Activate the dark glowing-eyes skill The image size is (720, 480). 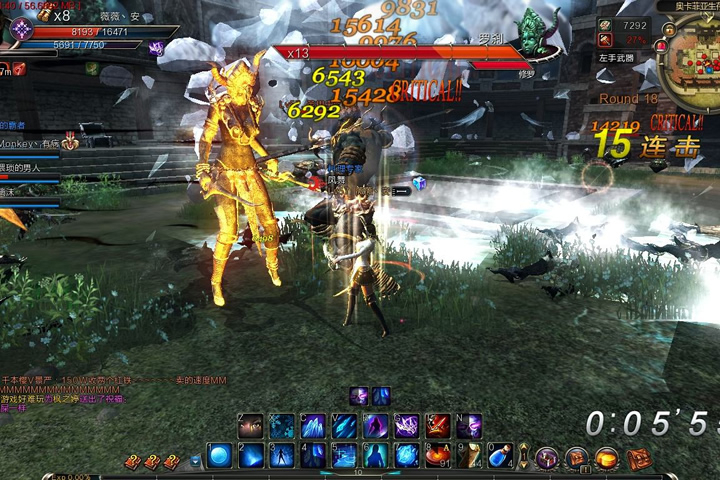click(251, 427)
